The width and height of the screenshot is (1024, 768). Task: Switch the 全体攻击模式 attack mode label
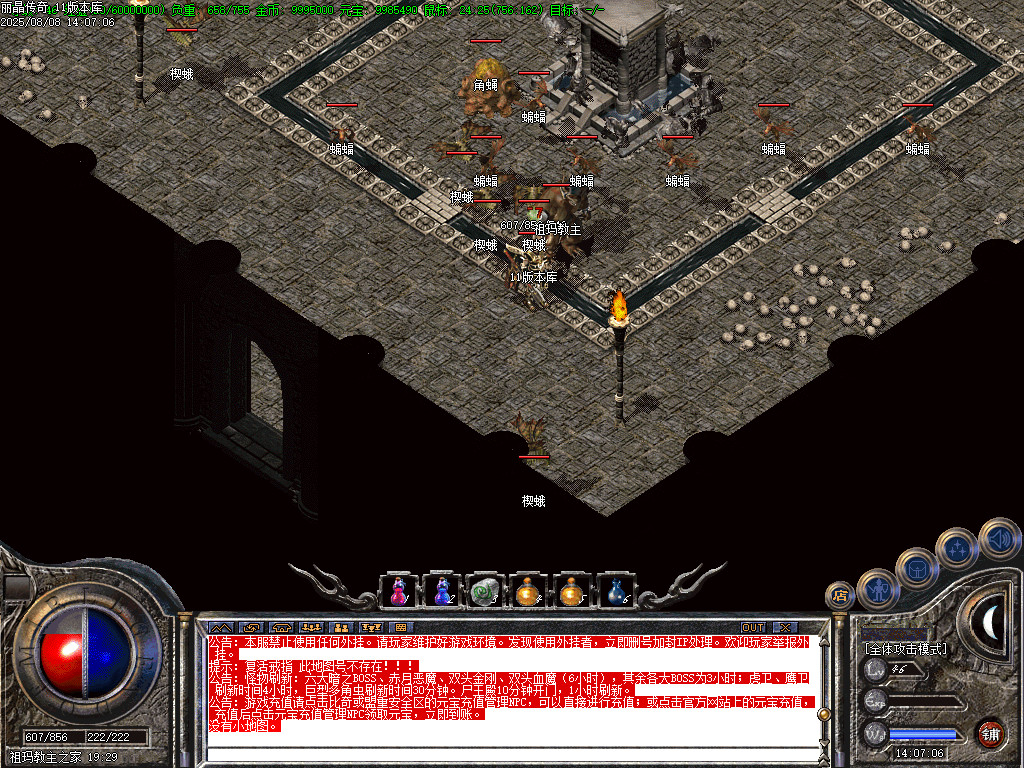tap(905, 649)
